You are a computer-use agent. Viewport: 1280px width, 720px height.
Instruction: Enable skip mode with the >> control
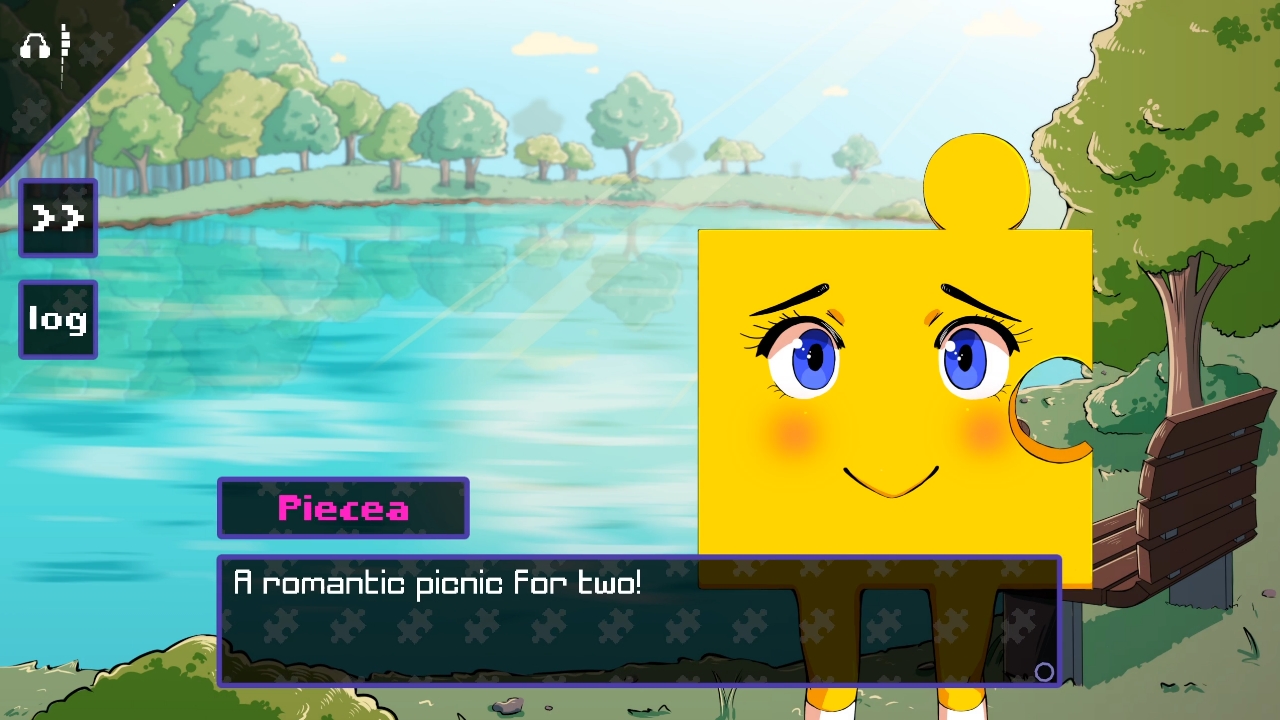click(57, 217)
